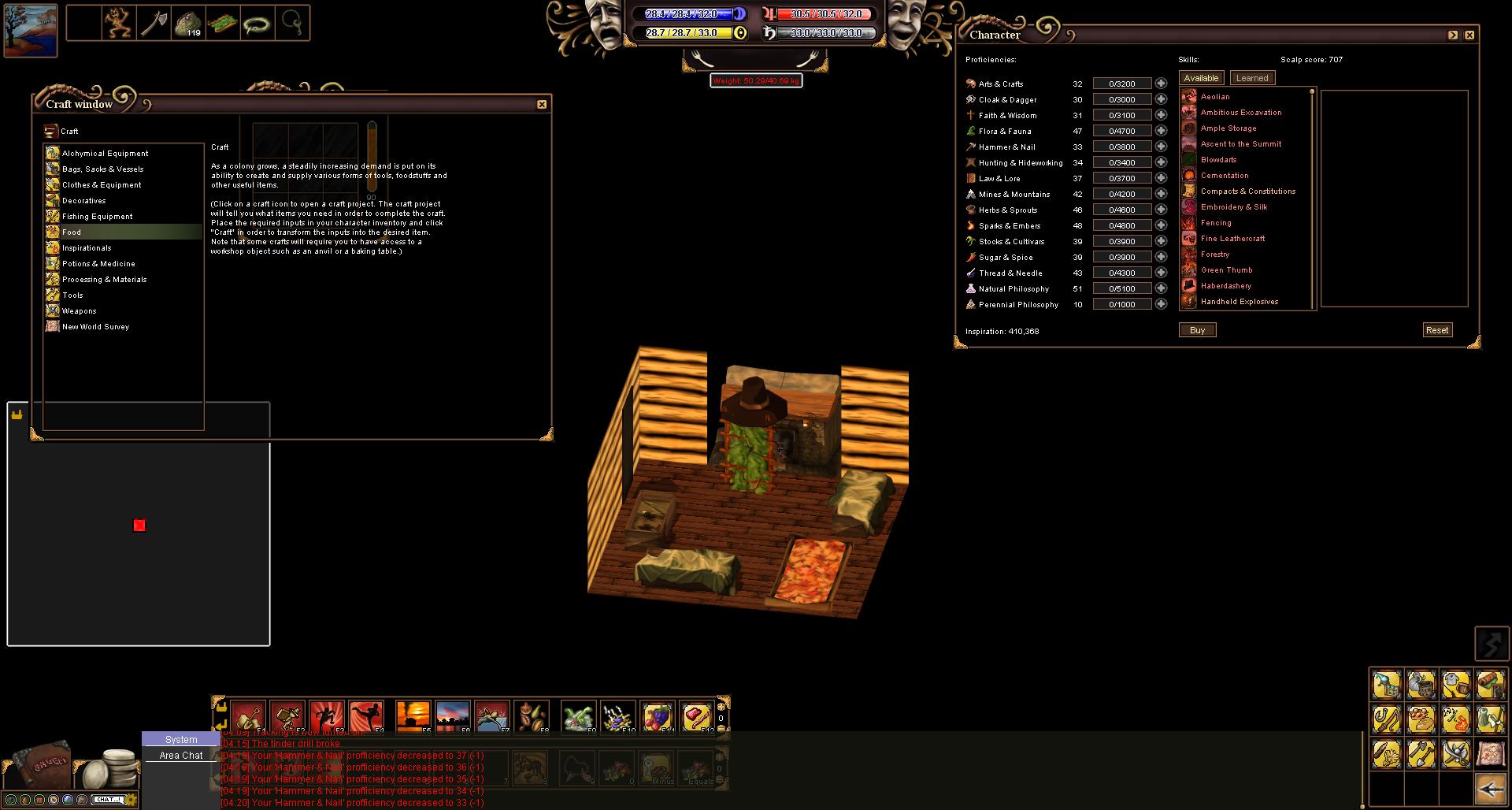Close the Character window
The height and width of the screenshot is (810, 1512).
[1469, 35]
